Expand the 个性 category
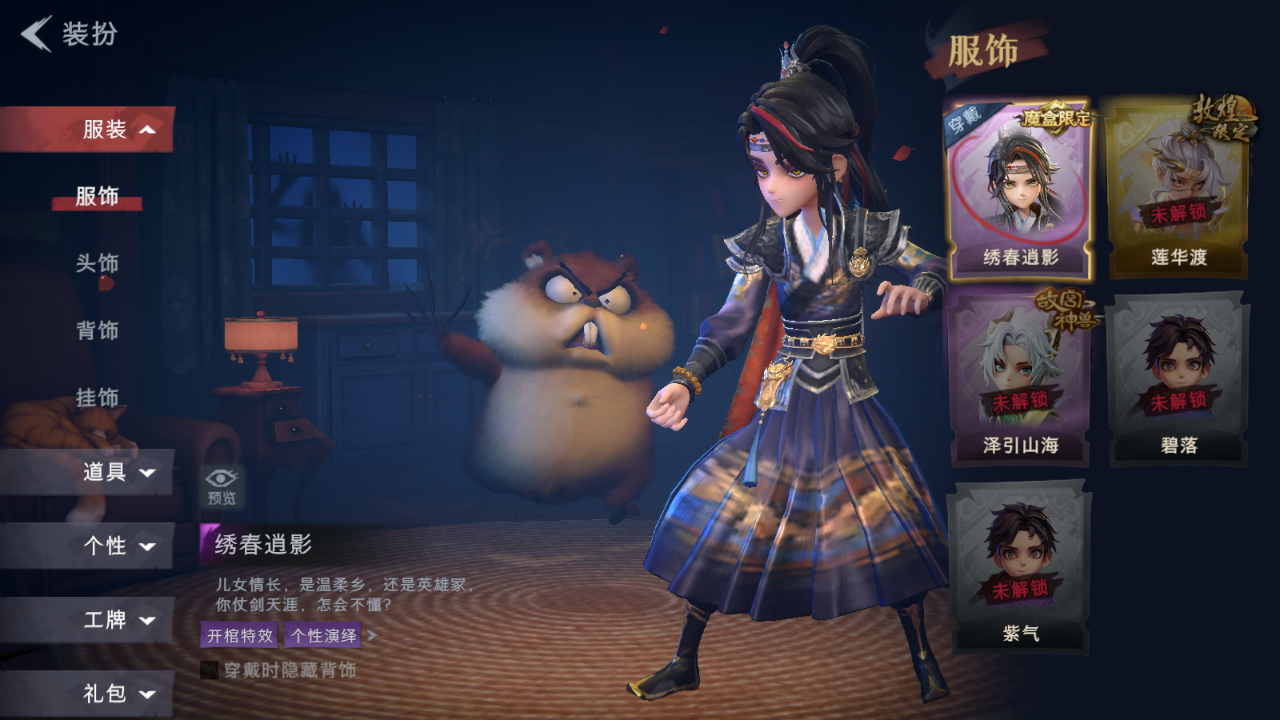 [x=118, y=546]
